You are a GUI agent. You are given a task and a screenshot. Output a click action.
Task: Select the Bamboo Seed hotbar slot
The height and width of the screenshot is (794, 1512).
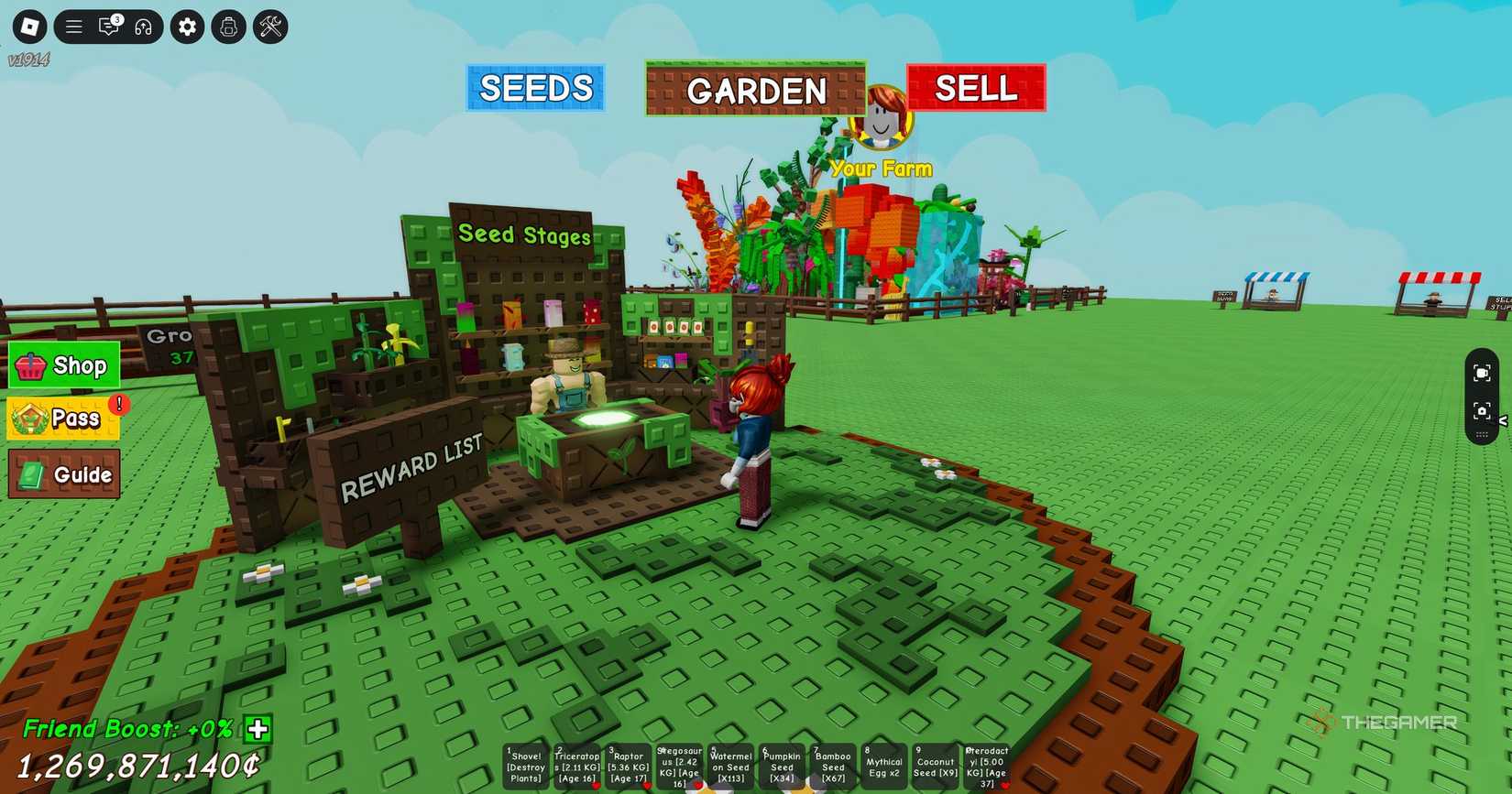click(833, 765)
